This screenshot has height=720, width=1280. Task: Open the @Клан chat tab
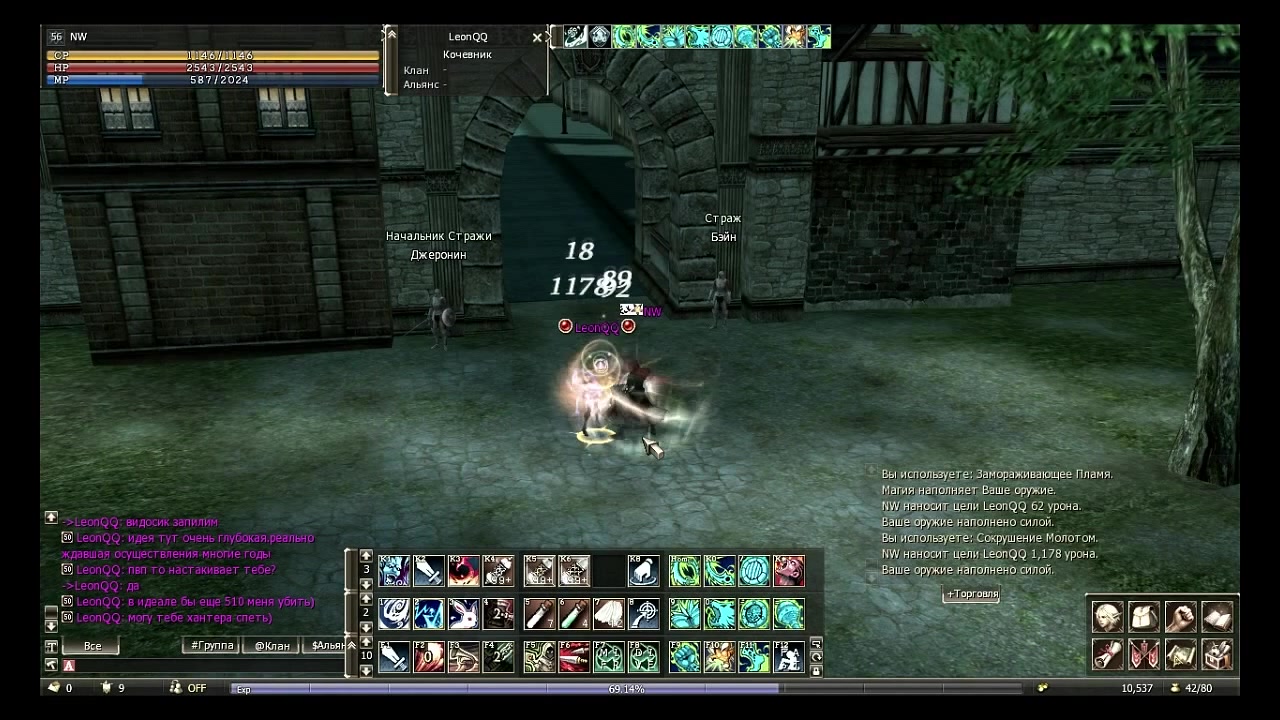tap(272, 646)
